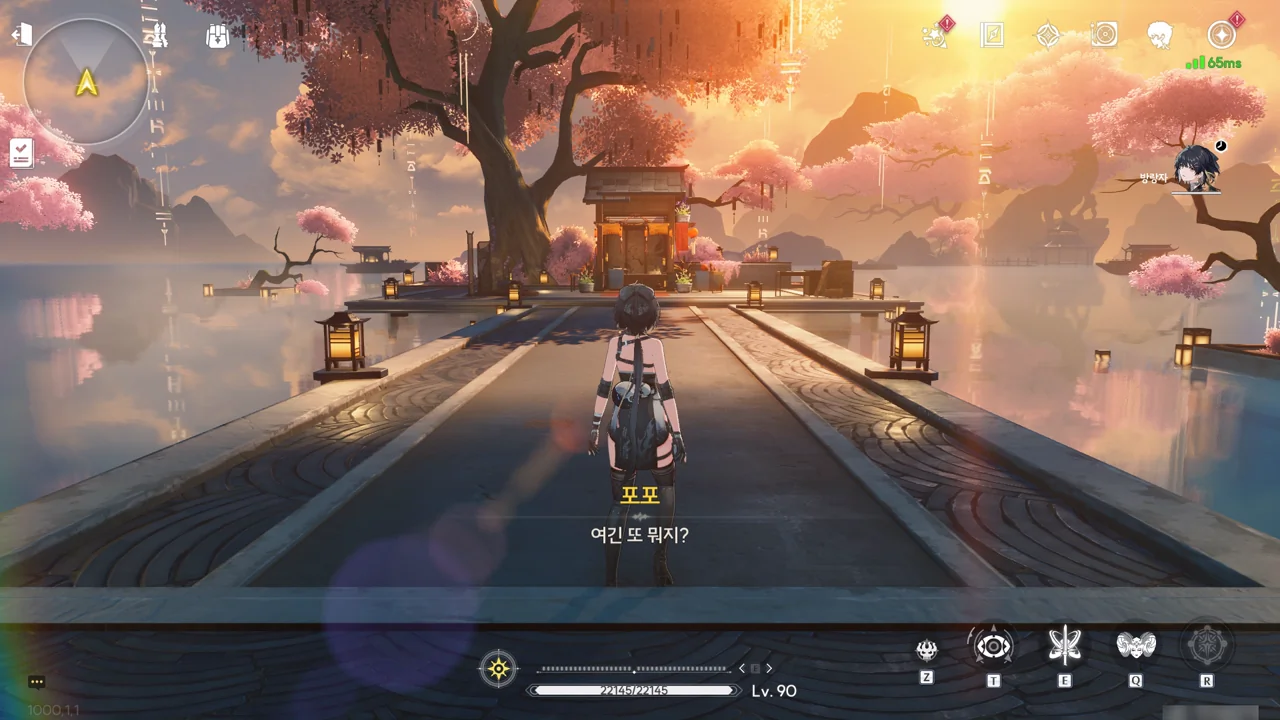
Task: Activate the eye-shaped utility skill
Action: 993,647
